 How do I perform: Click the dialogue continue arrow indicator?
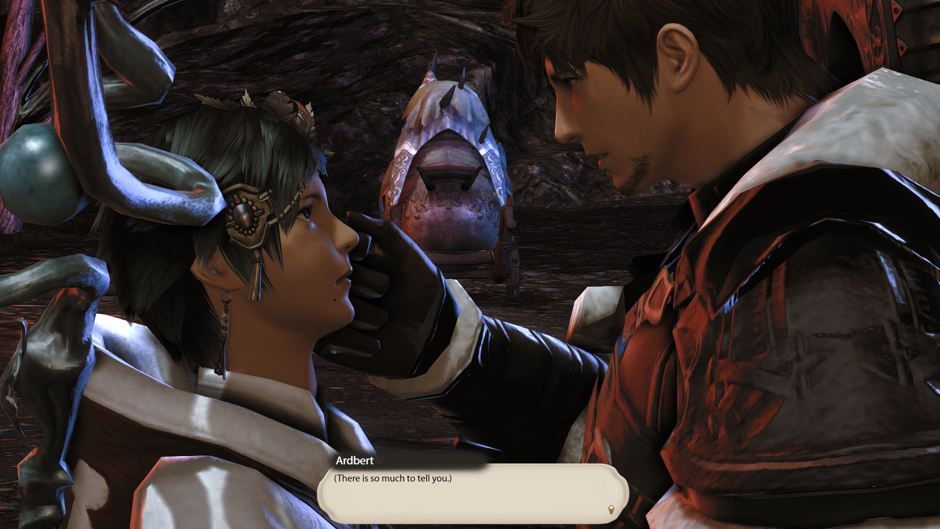pos(611,510)
